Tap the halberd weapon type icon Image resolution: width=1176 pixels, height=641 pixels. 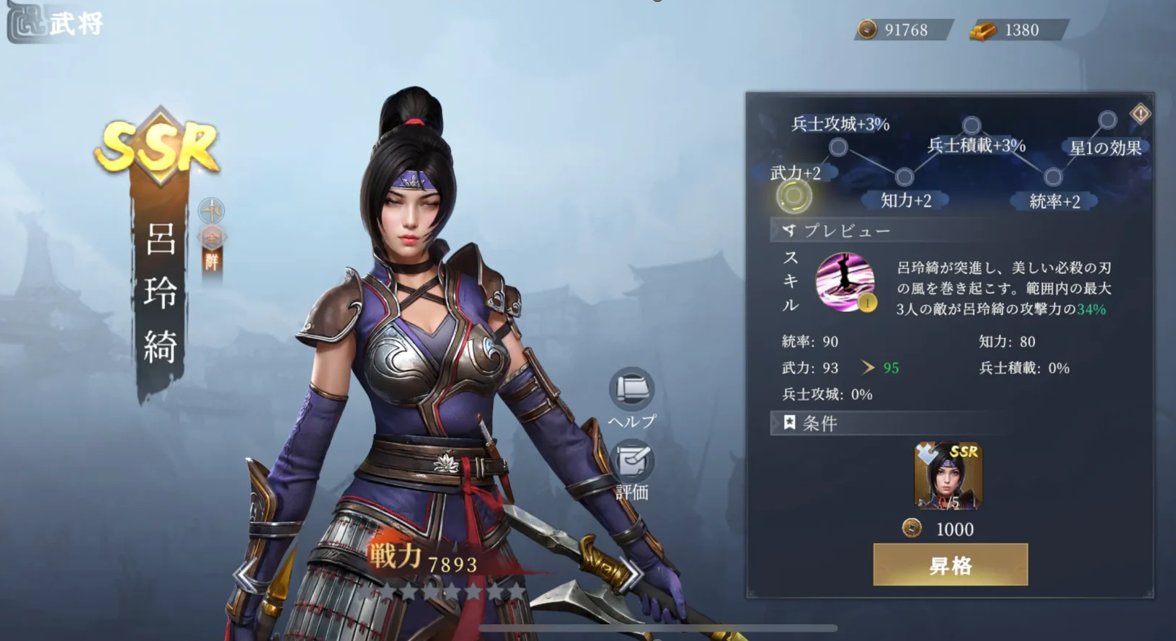point(211,211)
